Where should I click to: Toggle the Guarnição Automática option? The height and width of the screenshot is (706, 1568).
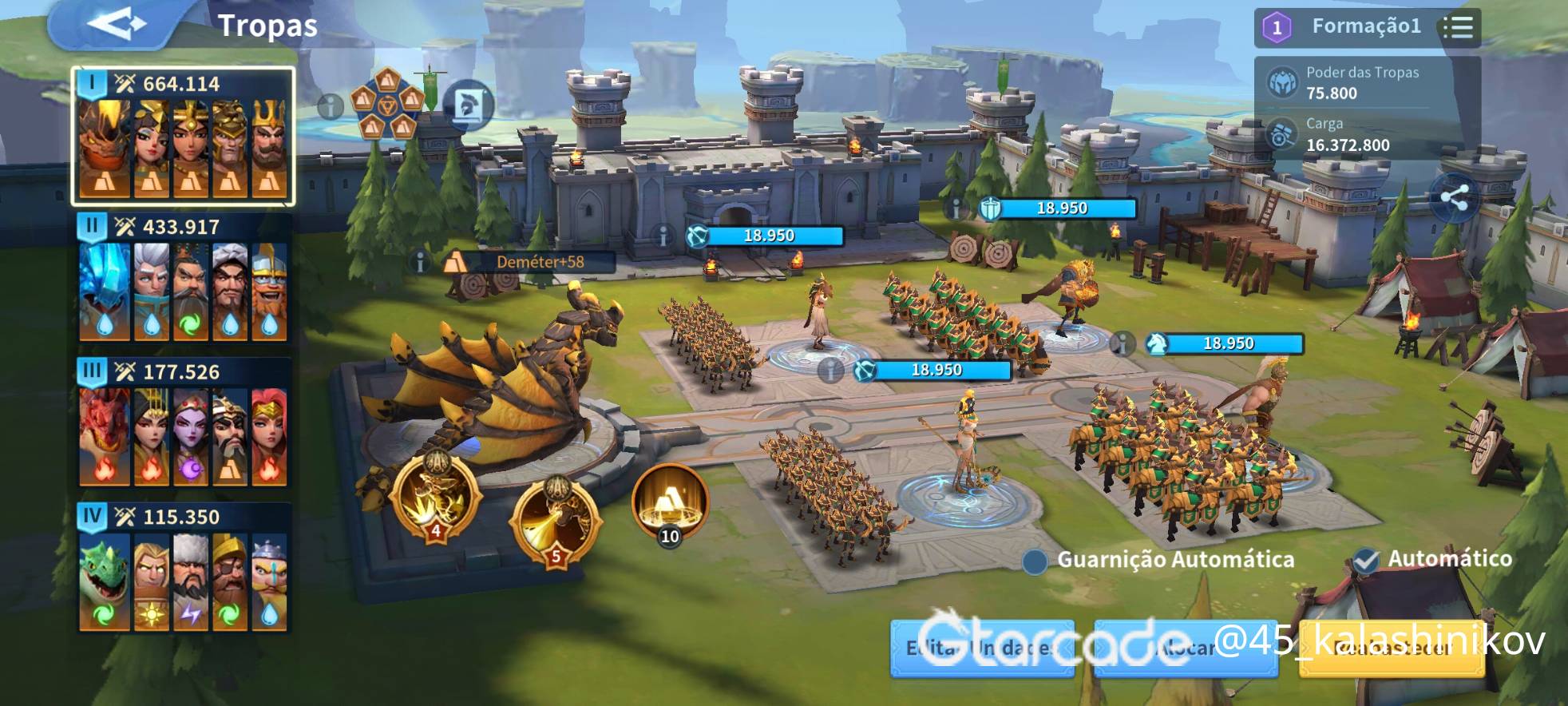coord(1035,561)
